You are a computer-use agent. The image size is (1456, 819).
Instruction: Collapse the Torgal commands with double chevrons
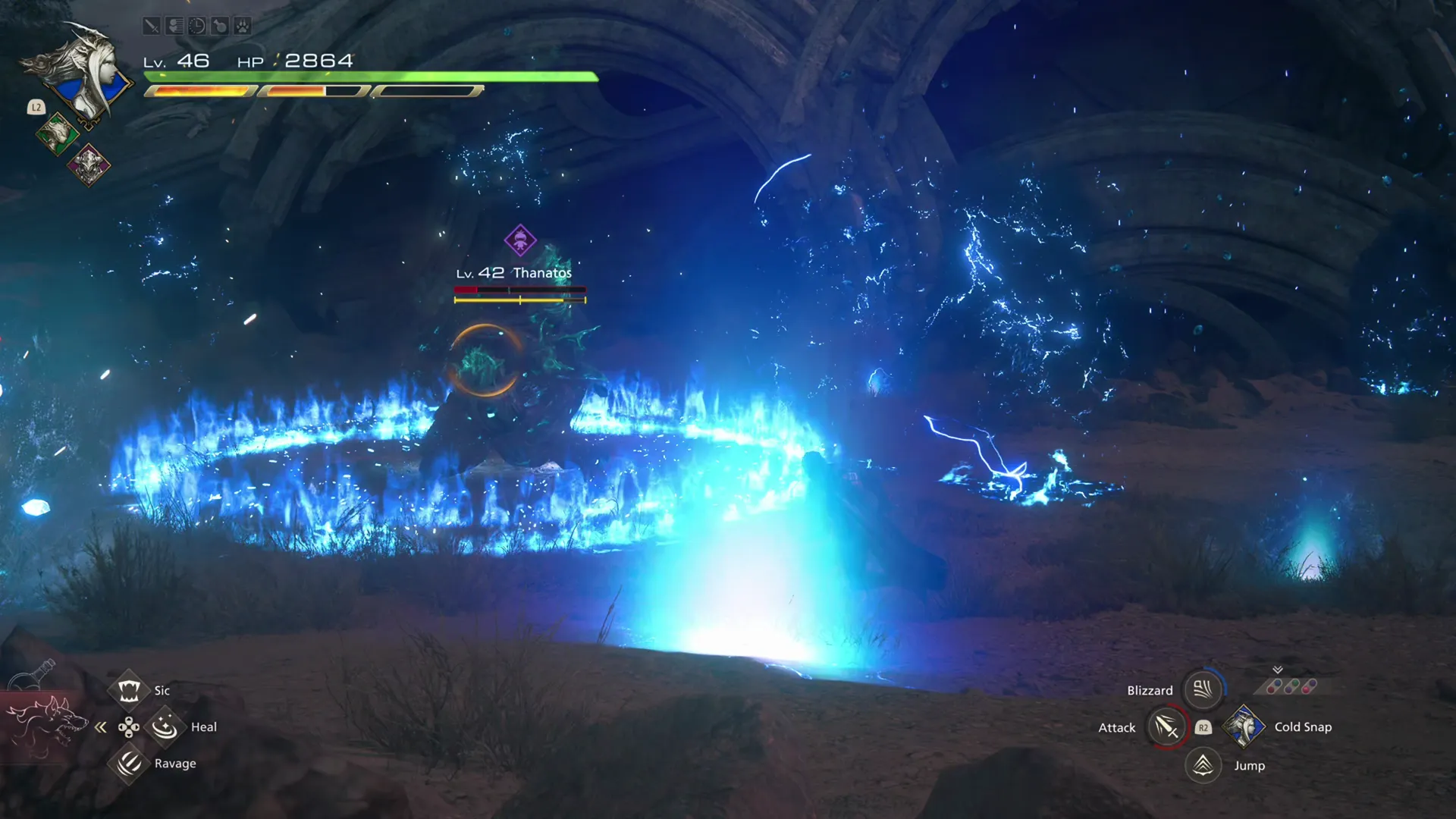click(101, 726)
